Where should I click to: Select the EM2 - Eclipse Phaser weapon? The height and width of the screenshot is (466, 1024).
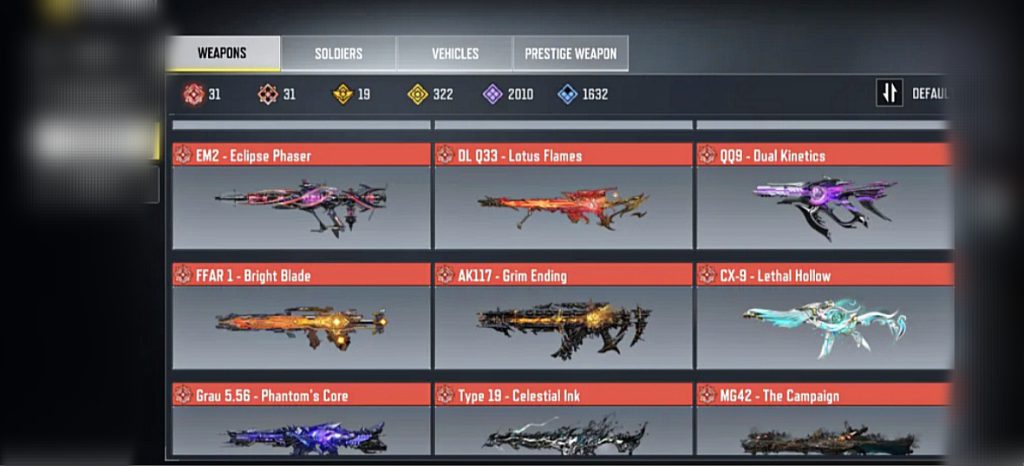(x=300, y=196)
